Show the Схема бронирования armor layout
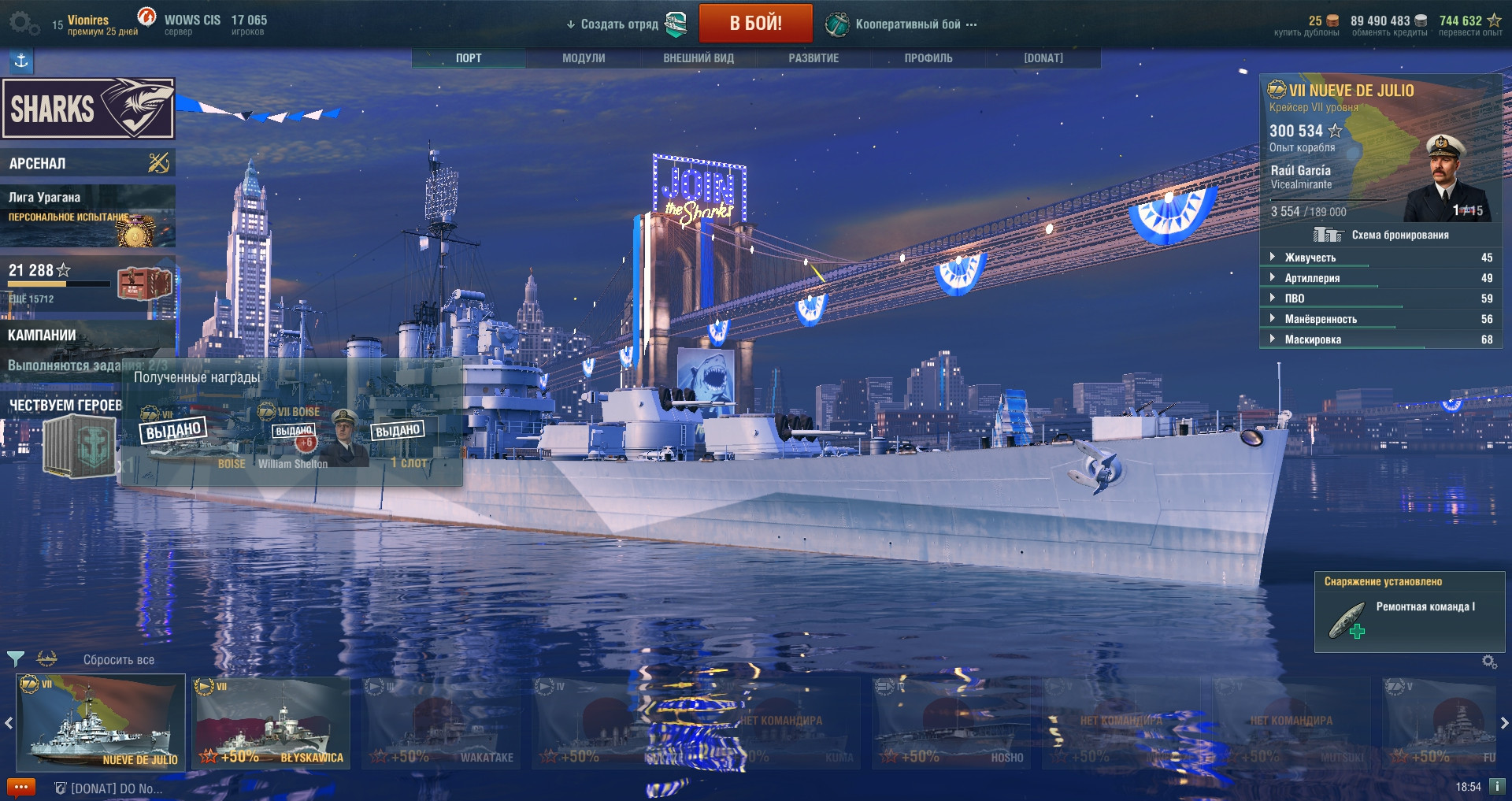This screenshot has height=801, width=1512. coord(1399,235)
